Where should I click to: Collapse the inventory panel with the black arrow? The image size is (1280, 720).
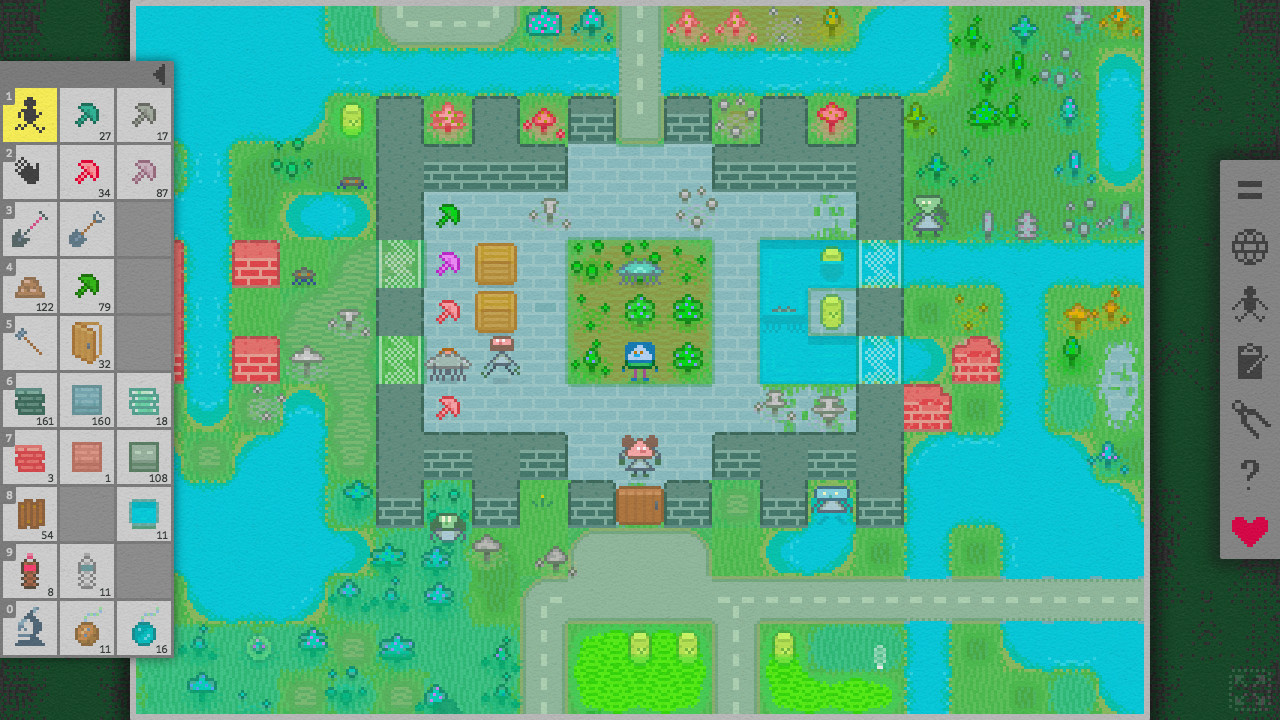click(x=160, y=73)
